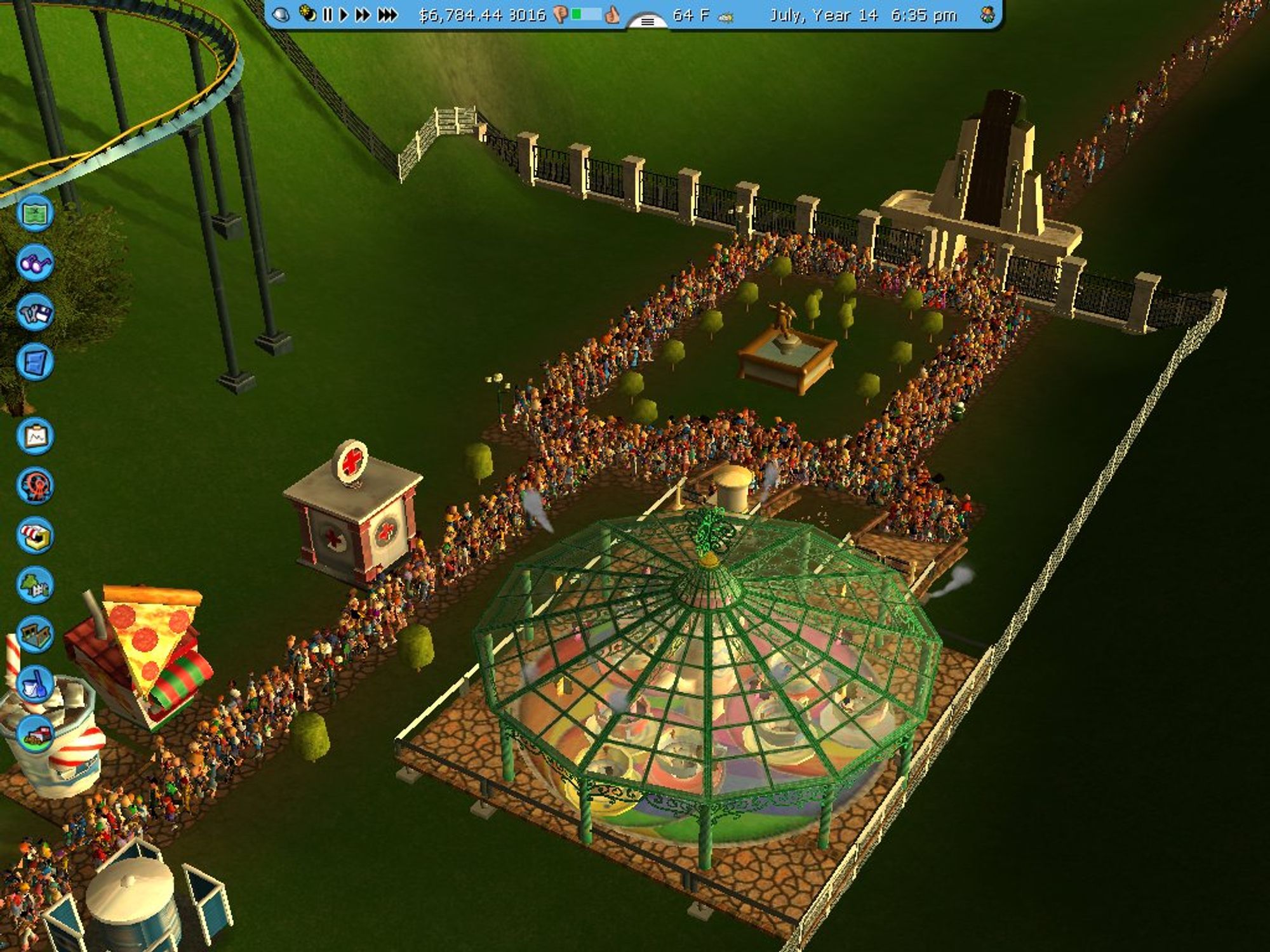
Task: Open the blue window management panel
Action: 35,363
